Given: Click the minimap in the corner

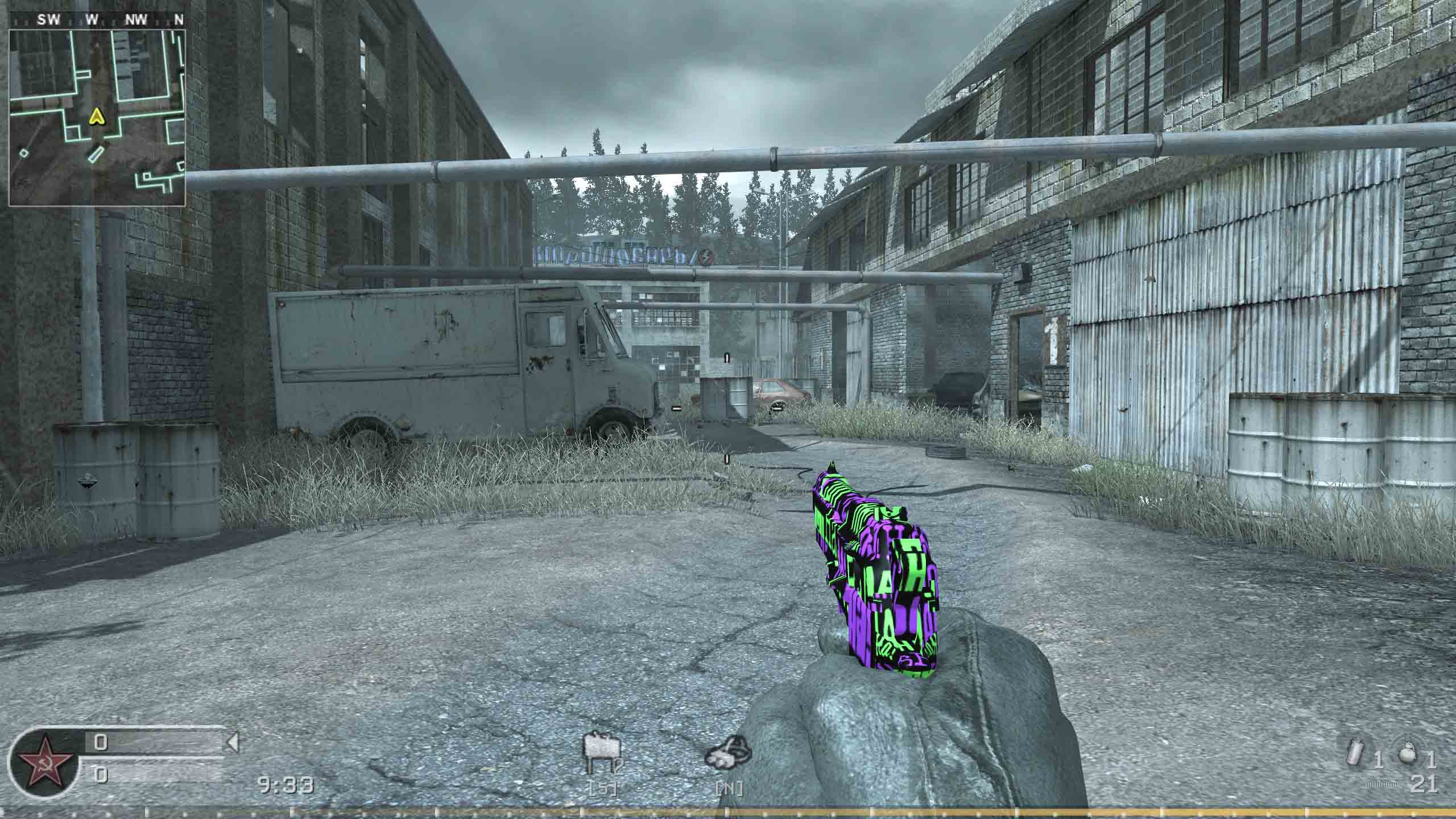Looking at the screenshot, I should click(x=97, y=117).
